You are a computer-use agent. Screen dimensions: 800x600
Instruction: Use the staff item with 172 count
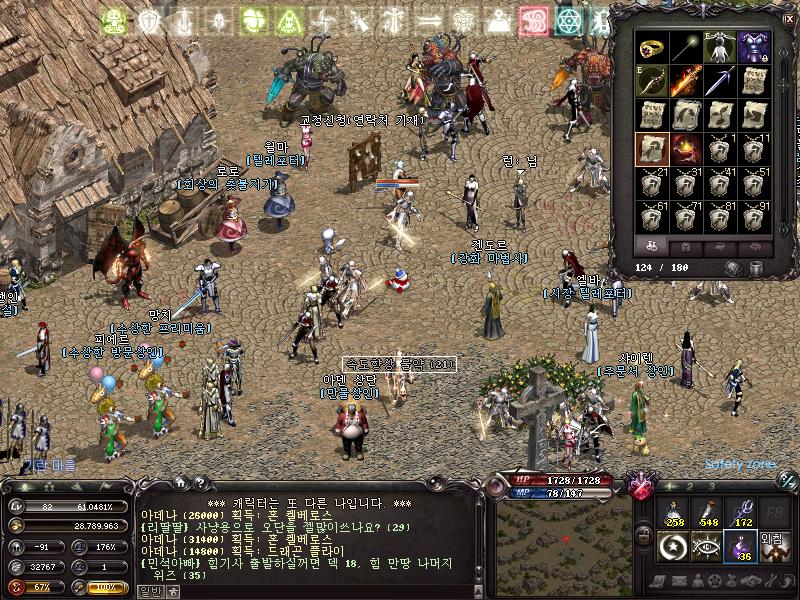[742, 513]
